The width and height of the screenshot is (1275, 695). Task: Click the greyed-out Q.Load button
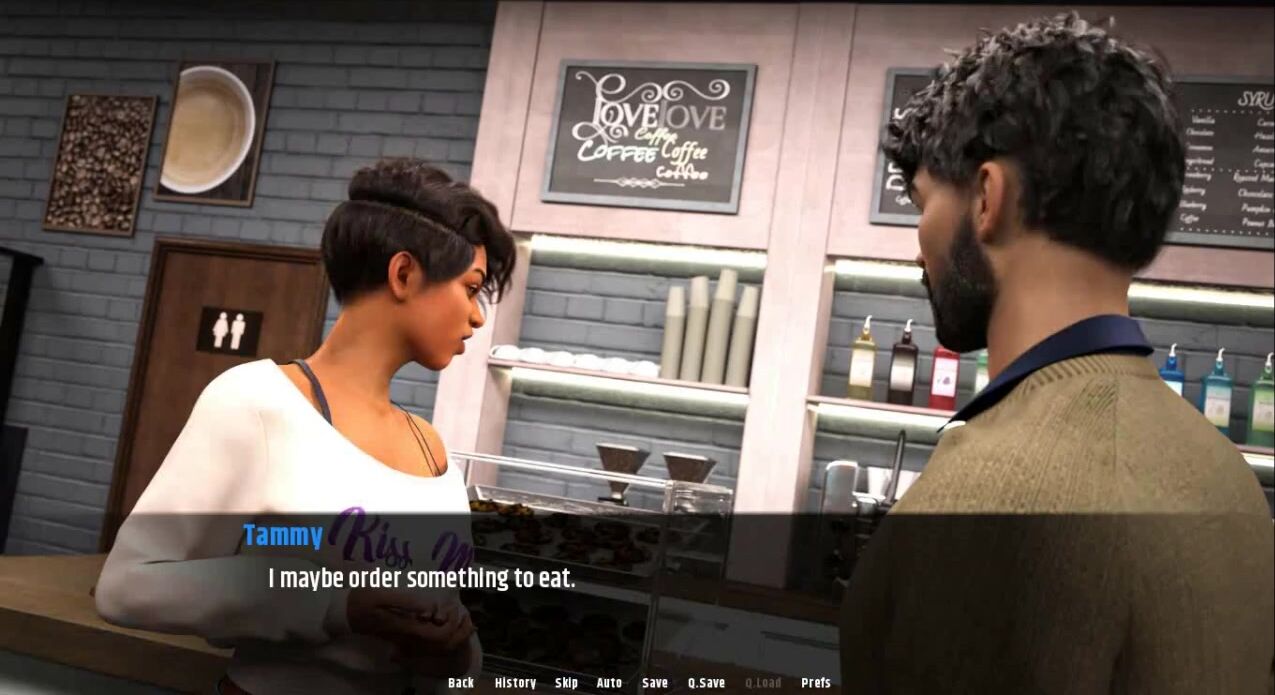pyautogui.click(x=763, y=683)
